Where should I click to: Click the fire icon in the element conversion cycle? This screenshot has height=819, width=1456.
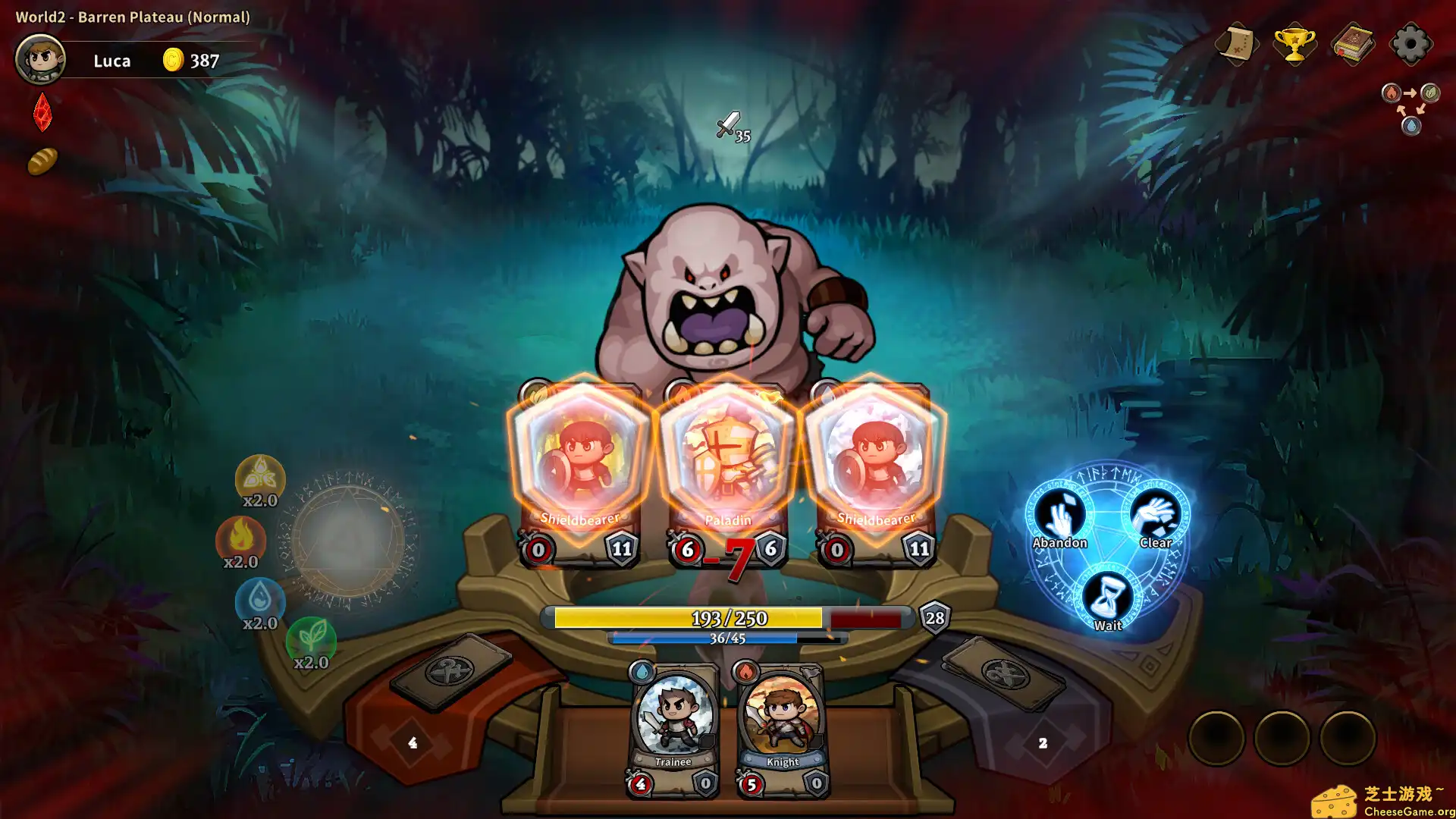coord(1390,94)
